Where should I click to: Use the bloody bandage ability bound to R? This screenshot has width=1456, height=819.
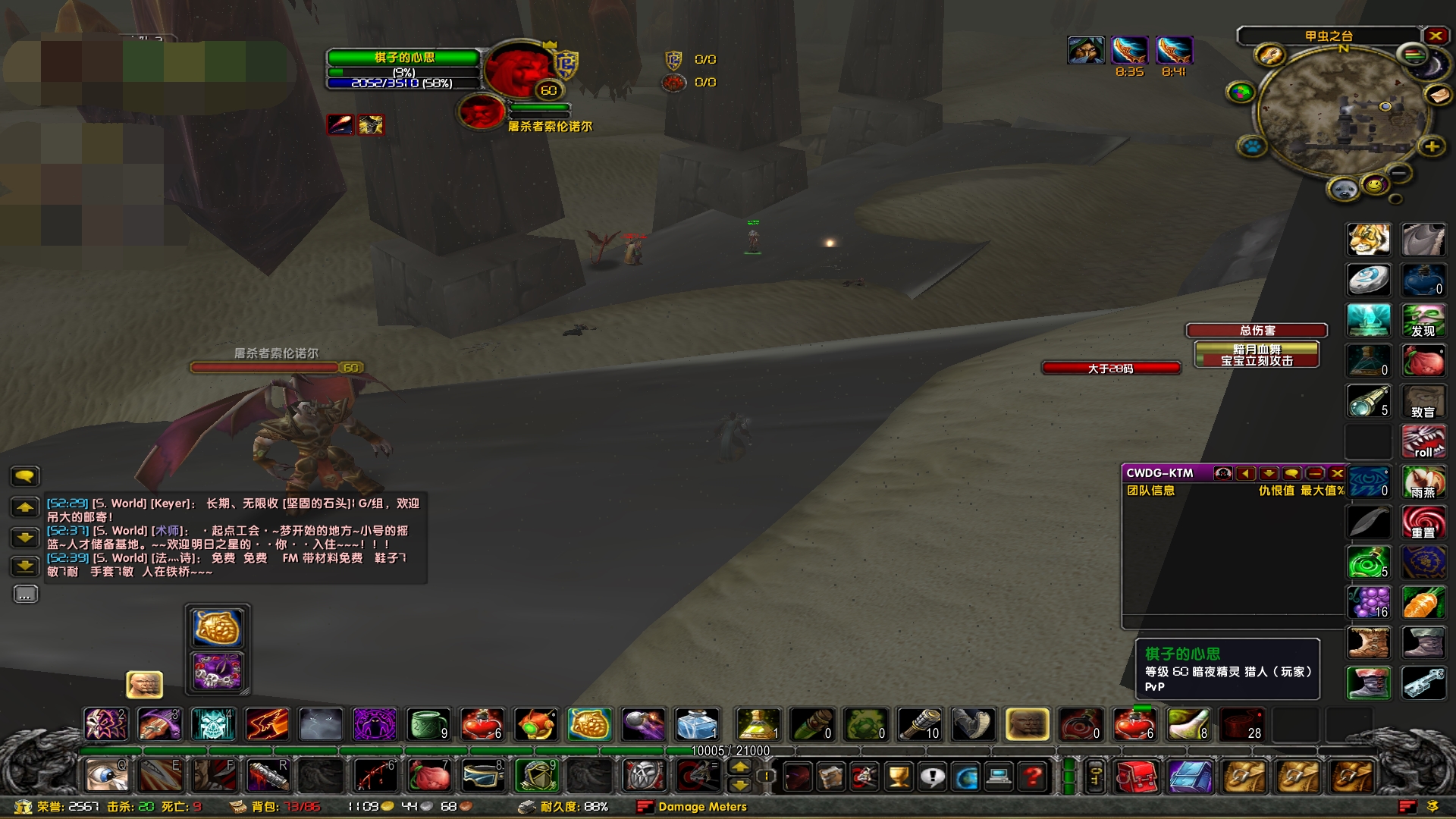pos(267,776)
